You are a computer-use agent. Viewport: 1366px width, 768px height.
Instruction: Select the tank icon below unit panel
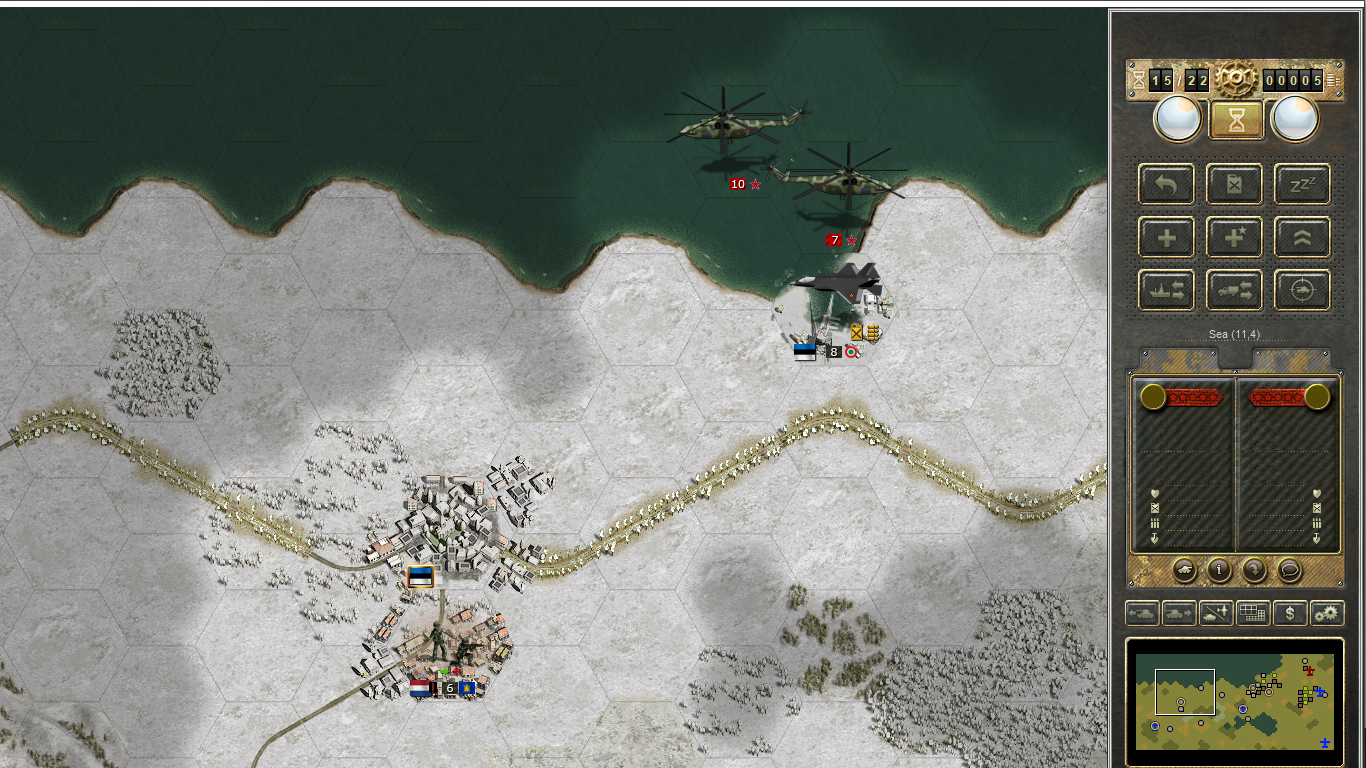click(1184, 570)
